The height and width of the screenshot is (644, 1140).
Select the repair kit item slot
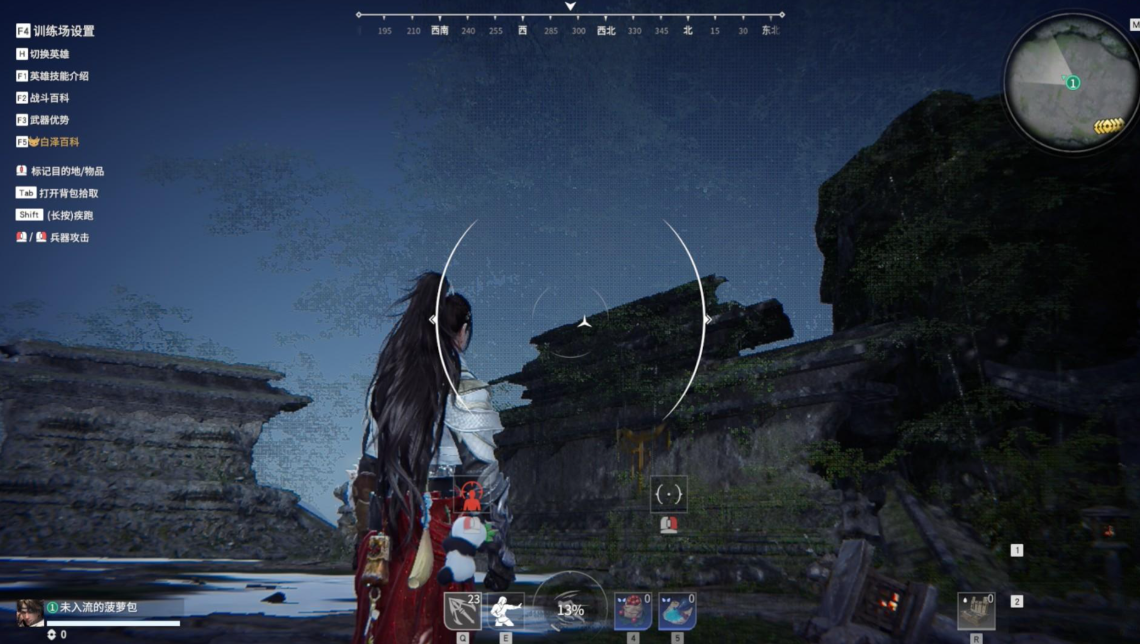point(975,610)
